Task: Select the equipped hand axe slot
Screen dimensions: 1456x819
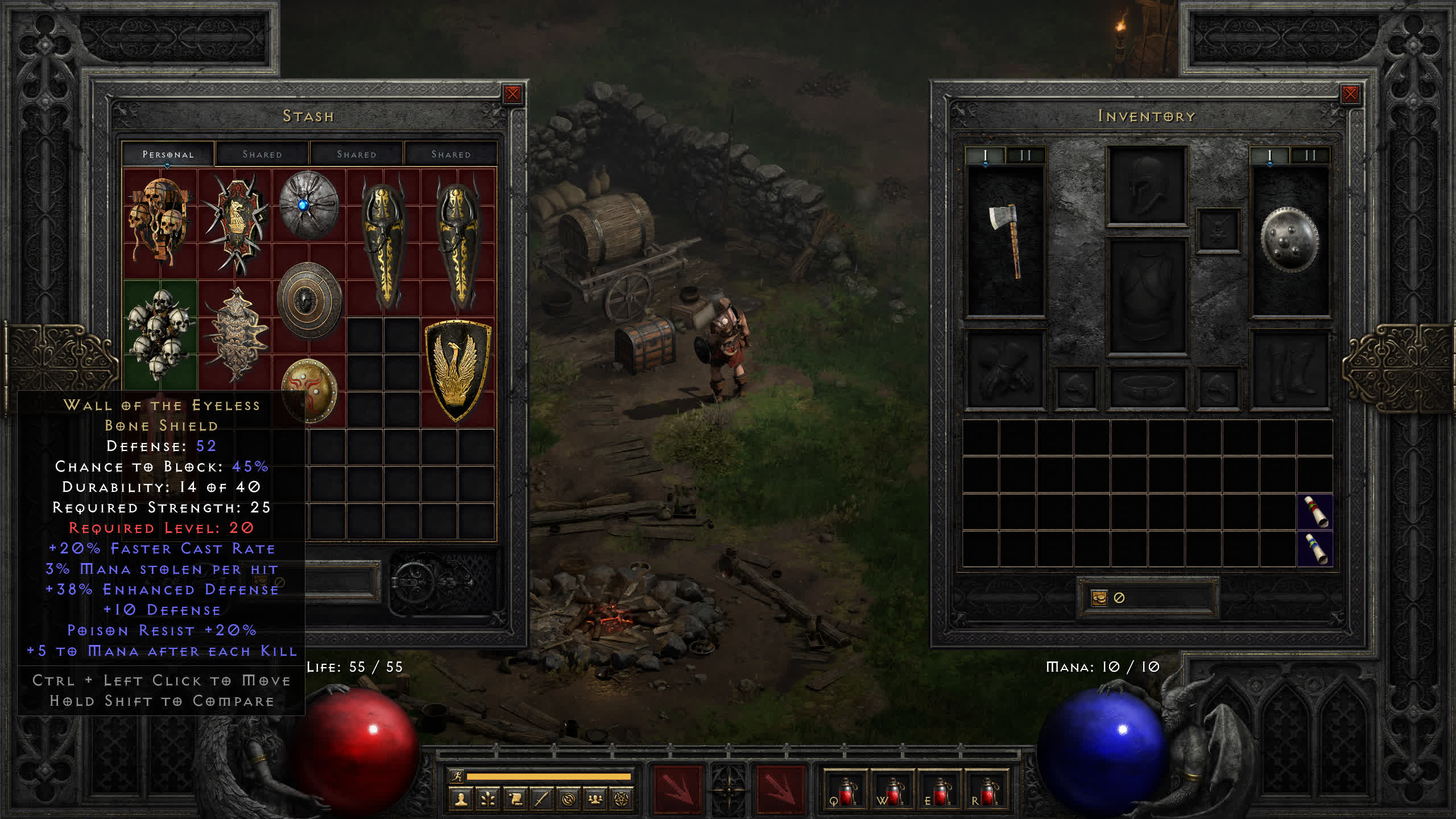Action: tap(1006, 241)
